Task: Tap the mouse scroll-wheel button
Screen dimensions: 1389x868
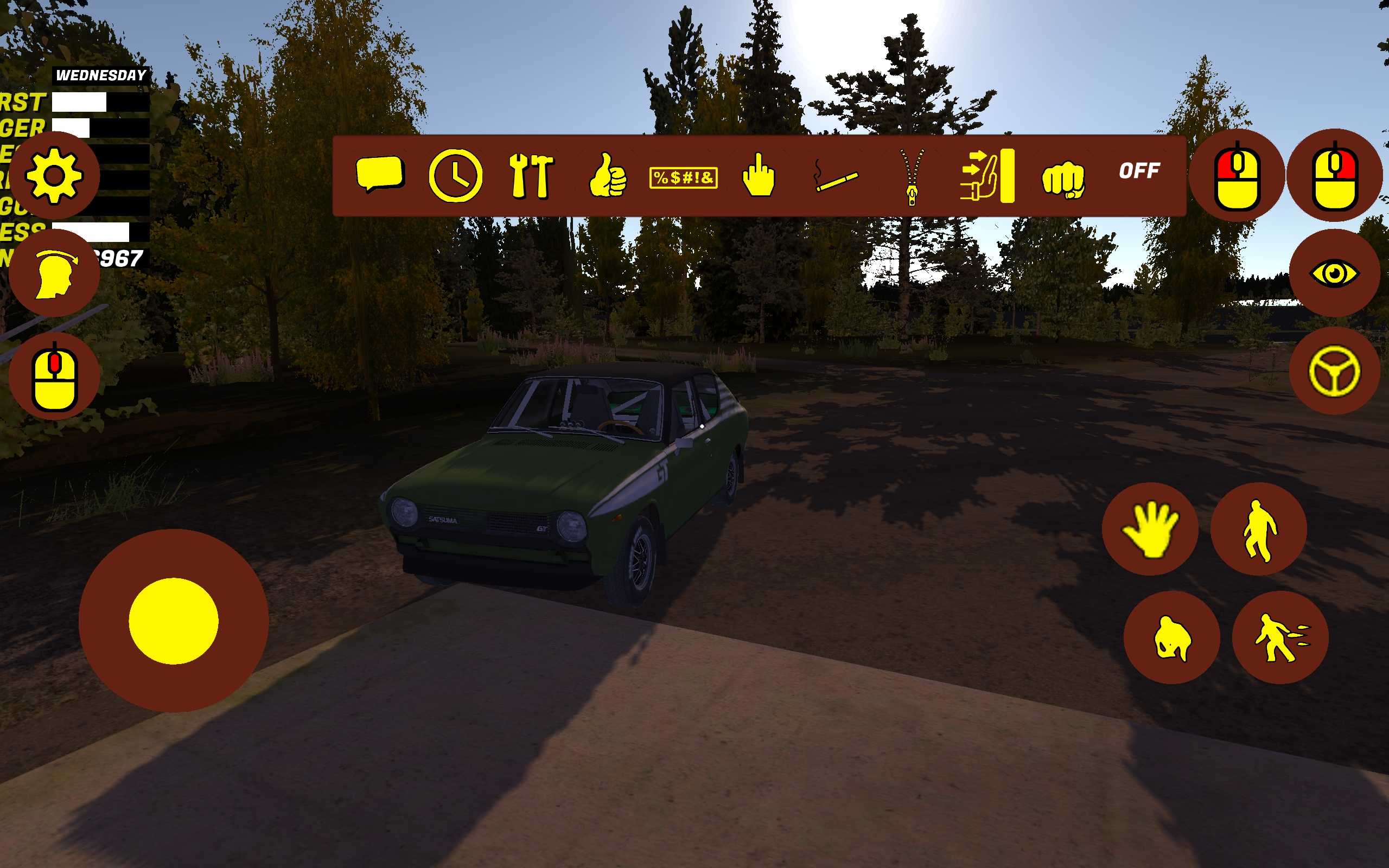Action: click(x=54, y=375)
